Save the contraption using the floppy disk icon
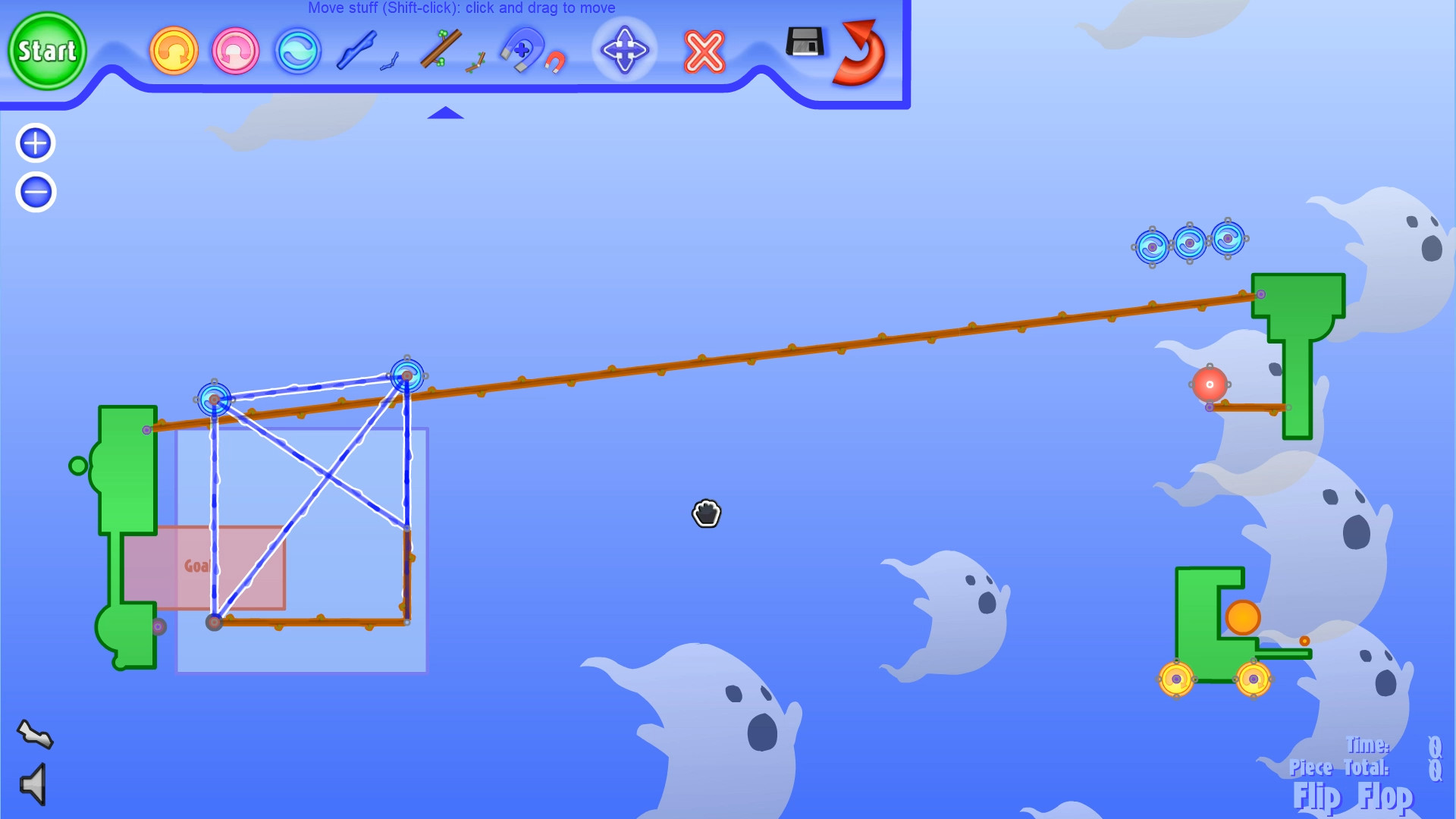1456x819 pixels. 804,44
